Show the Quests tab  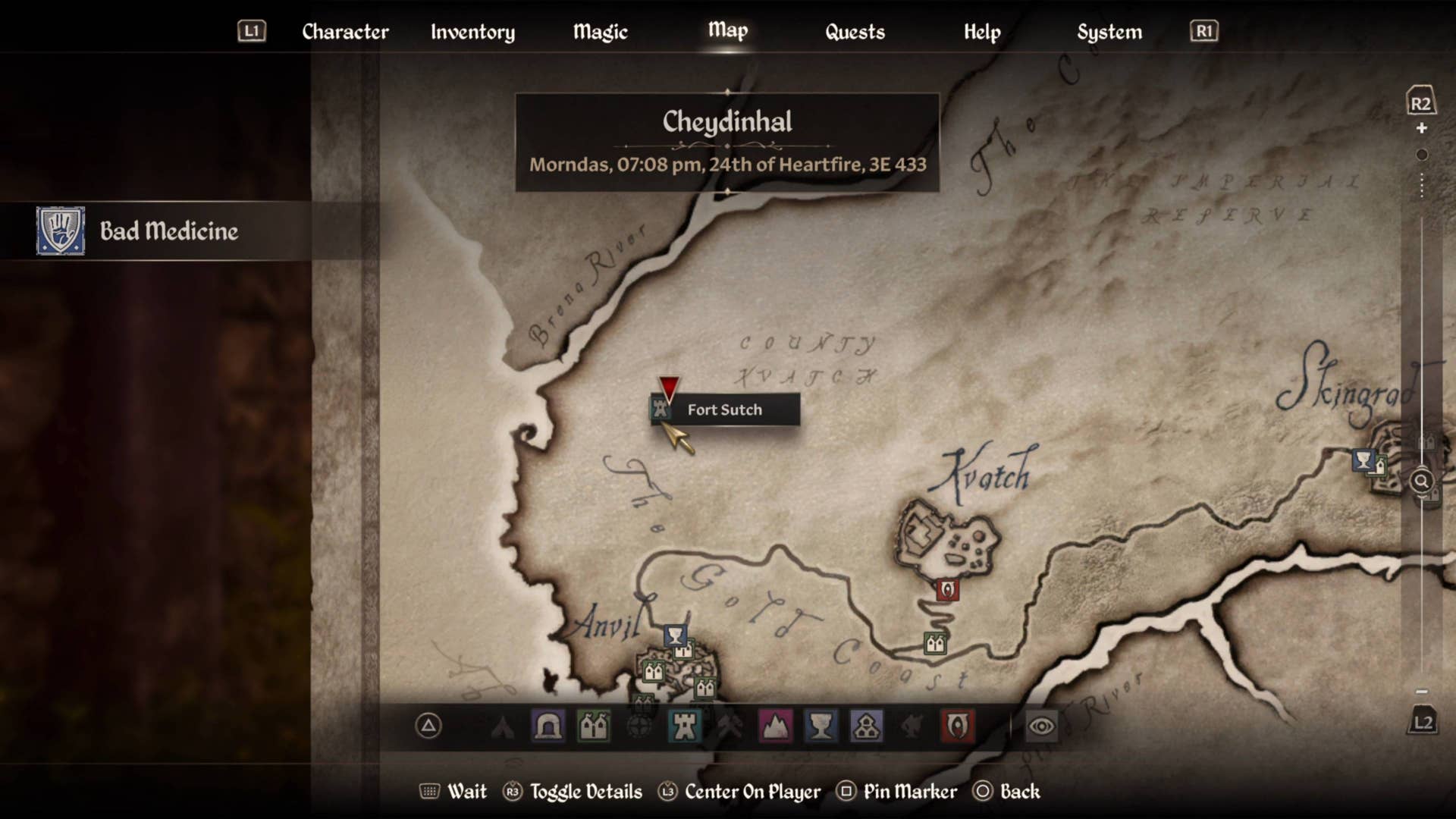(x=855, y=32)
